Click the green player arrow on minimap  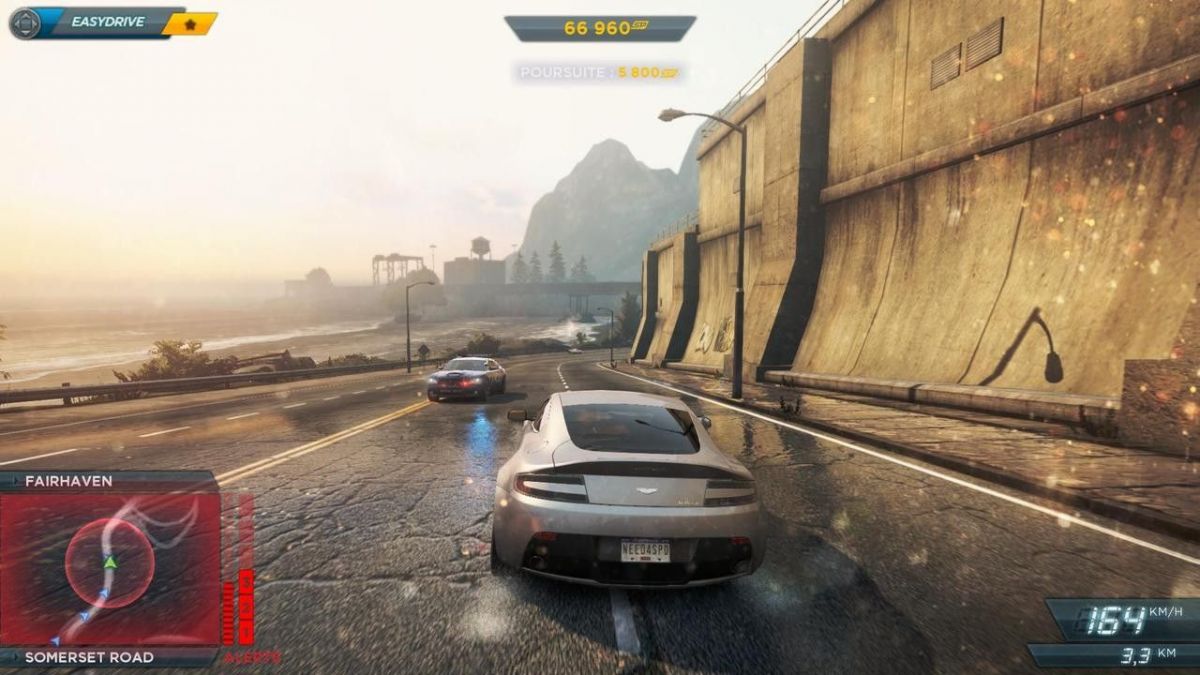coord(110,563)
